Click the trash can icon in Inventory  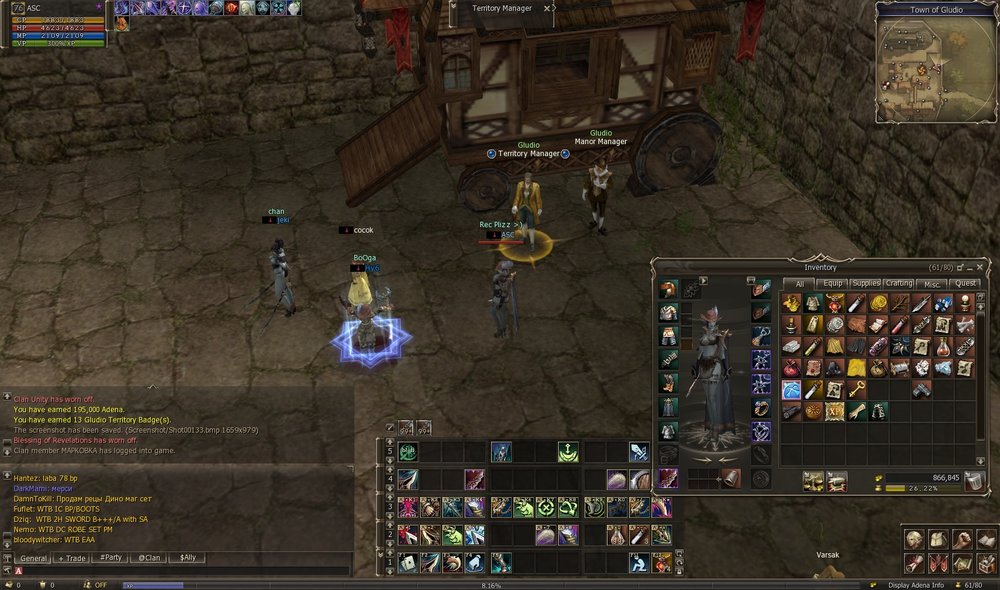974,482
